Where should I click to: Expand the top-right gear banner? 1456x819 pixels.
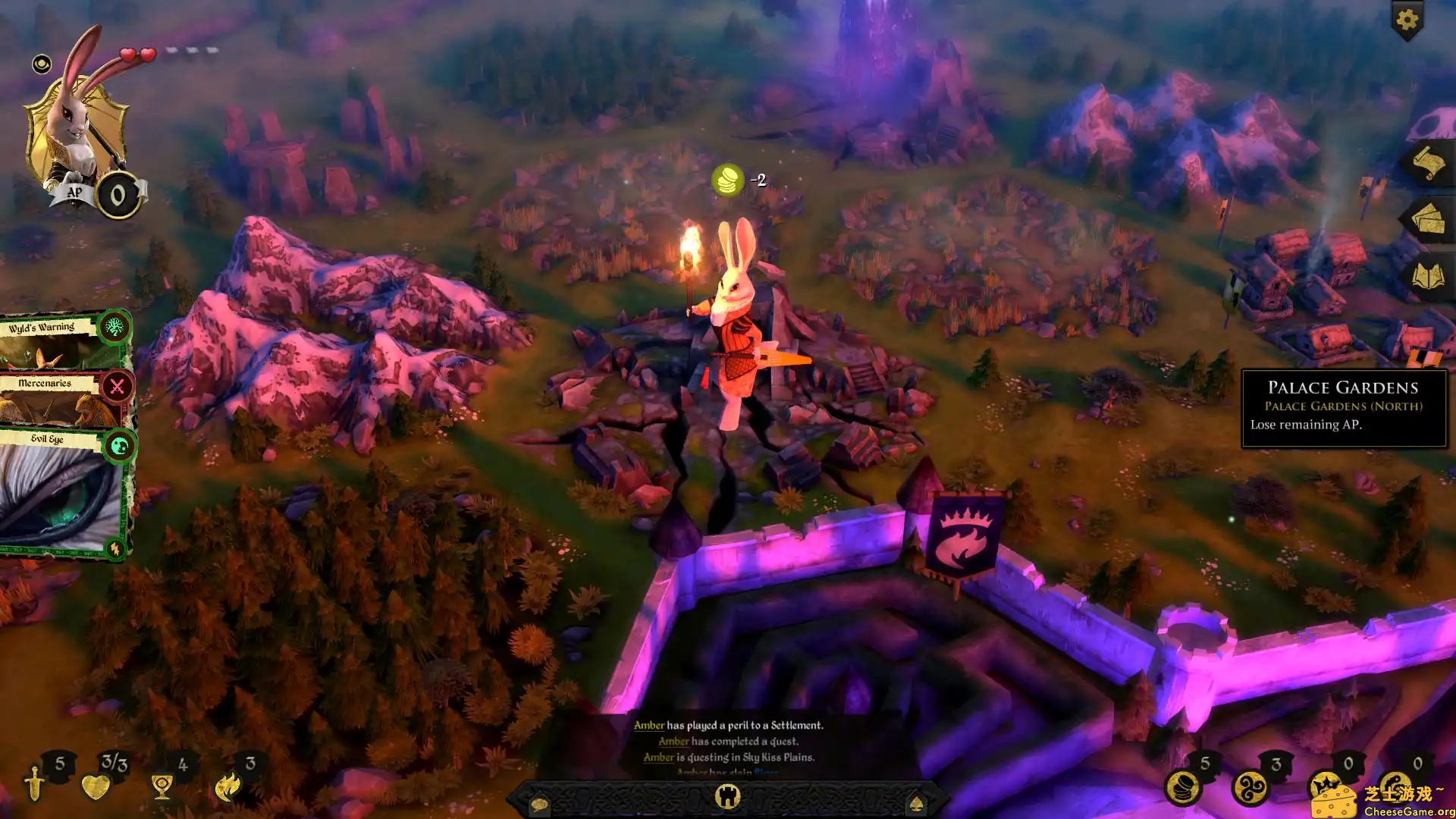[x=1407, y=20]
